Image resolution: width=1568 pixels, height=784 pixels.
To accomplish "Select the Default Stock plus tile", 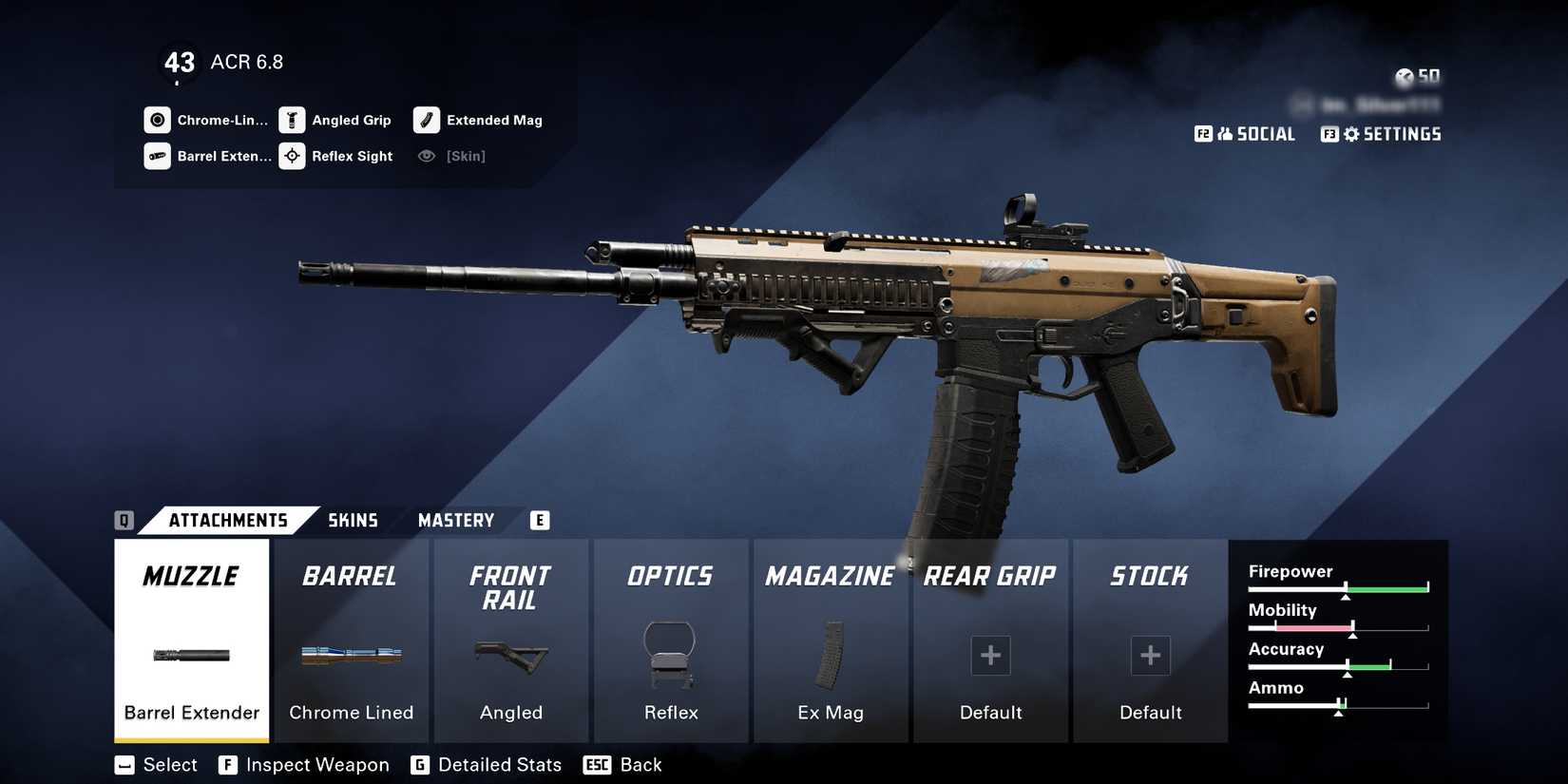I will pos(1150,656).
